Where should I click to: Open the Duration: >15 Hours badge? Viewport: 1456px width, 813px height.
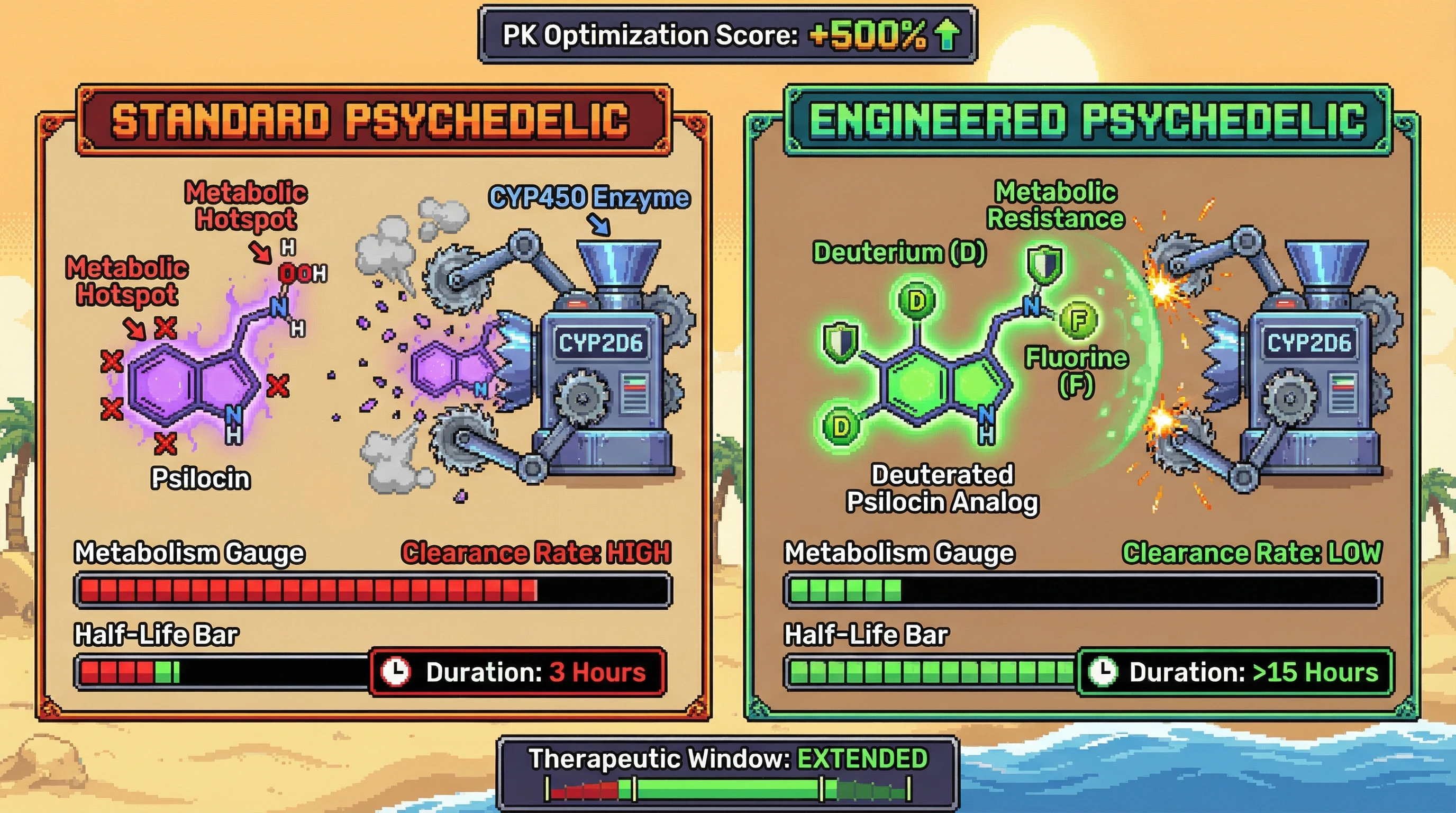point(1235,672)
